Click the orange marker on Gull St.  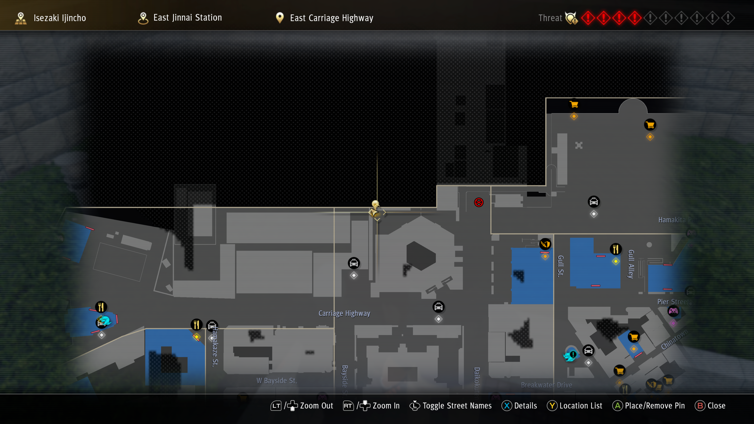pos(545,244)
